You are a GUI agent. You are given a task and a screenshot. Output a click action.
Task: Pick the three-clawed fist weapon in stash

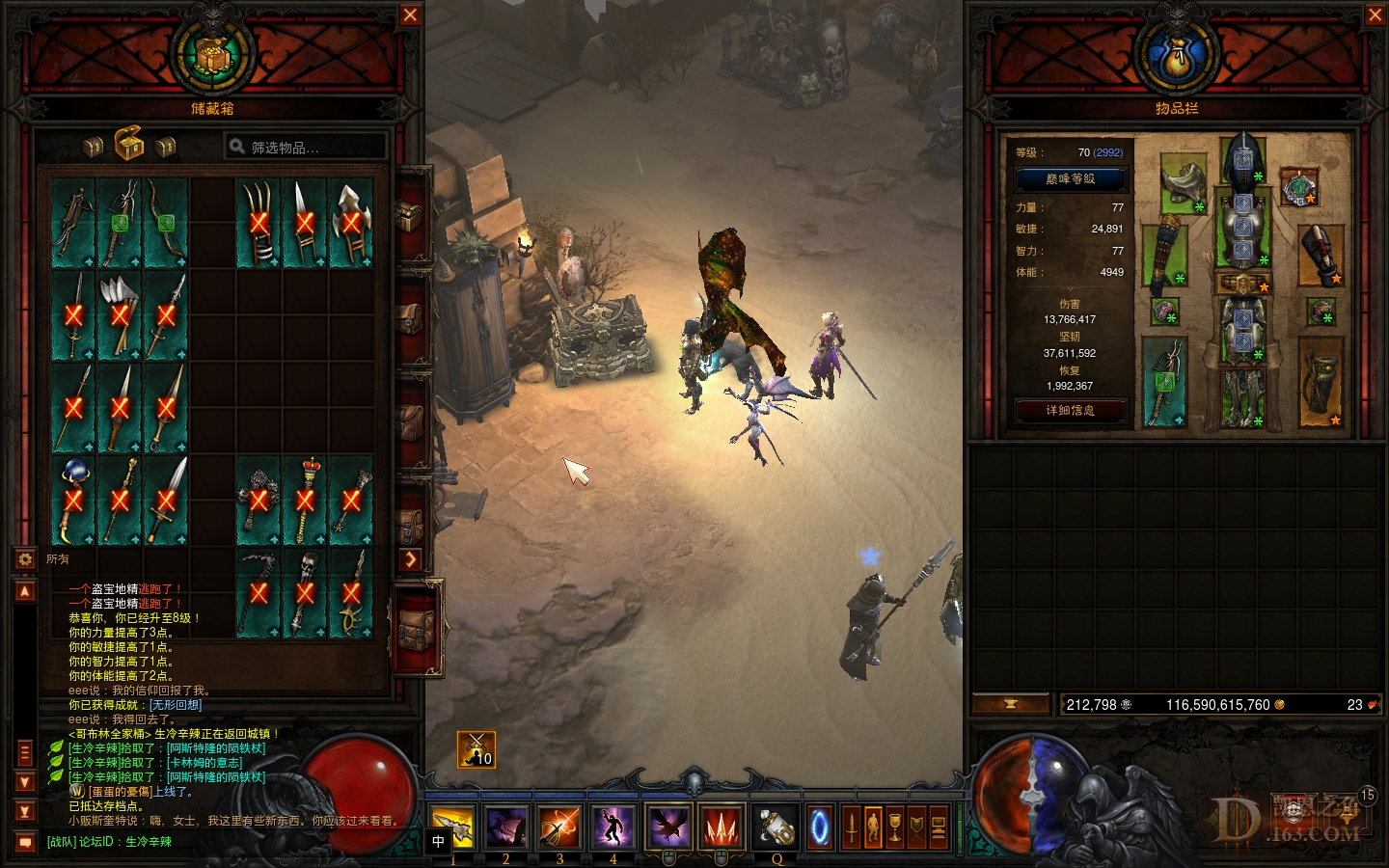click(259, 223)
